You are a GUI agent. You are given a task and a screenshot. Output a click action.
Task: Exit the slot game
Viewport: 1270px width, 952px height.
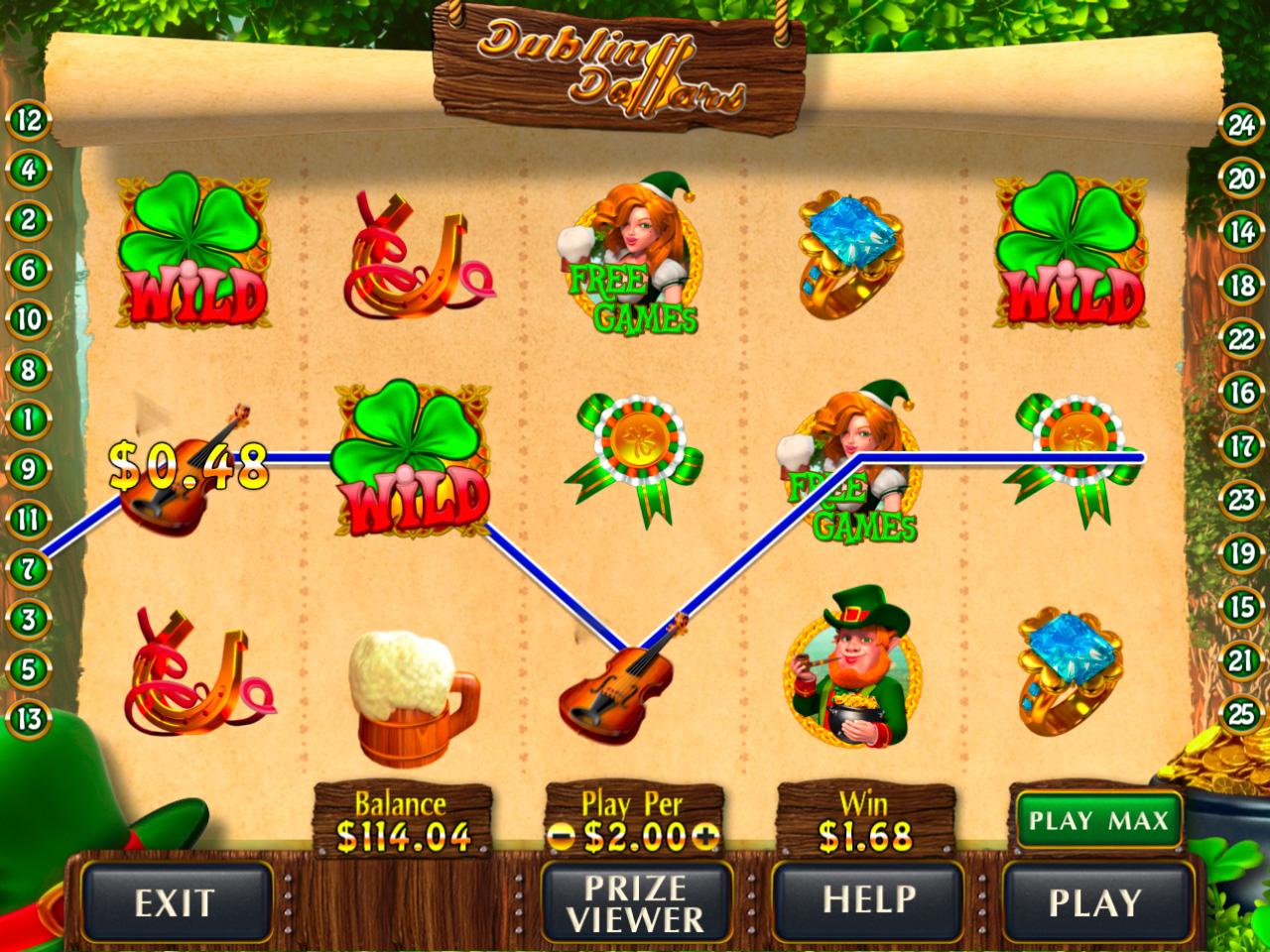coord(176,901)
